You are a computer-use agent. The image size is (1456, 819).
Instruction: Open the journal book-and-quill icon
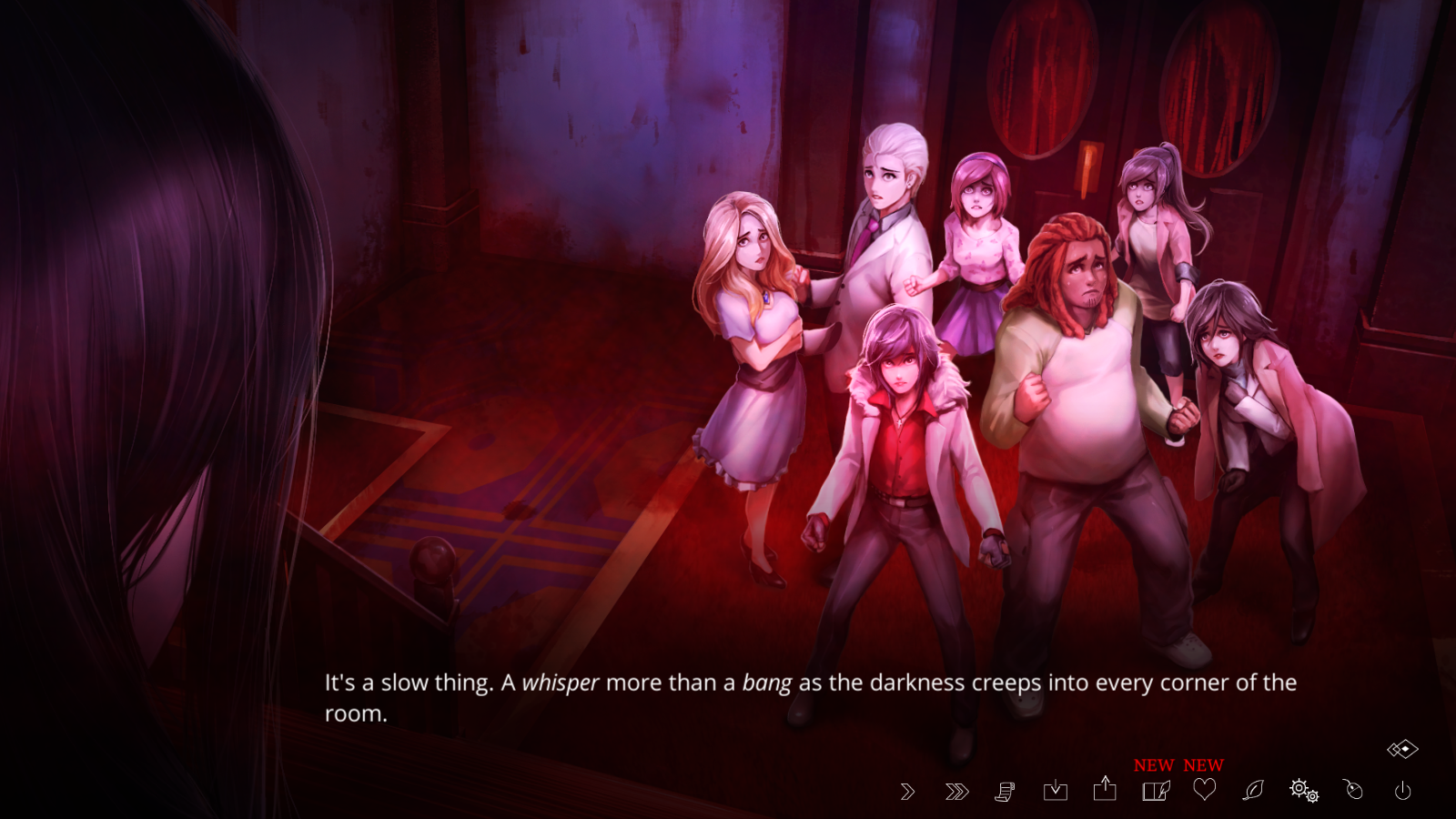(x=1156, y=791)
